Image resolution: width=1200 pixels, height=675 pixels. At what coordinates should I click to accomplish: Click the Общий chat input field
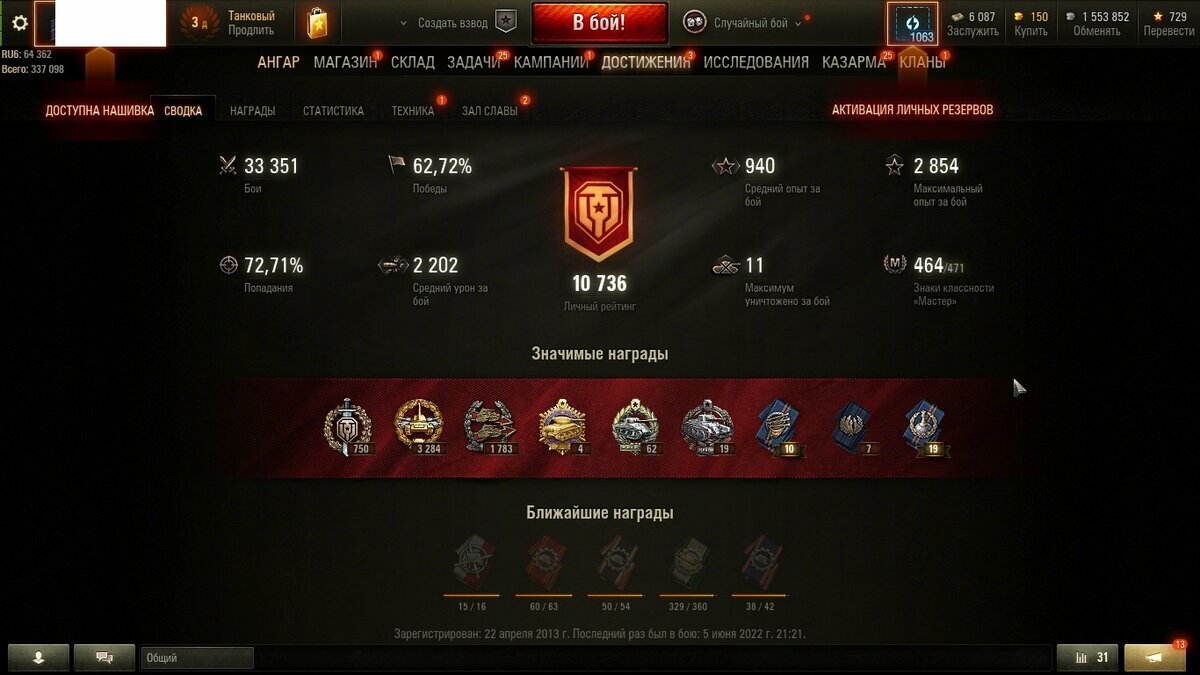(x=197, y=658)
